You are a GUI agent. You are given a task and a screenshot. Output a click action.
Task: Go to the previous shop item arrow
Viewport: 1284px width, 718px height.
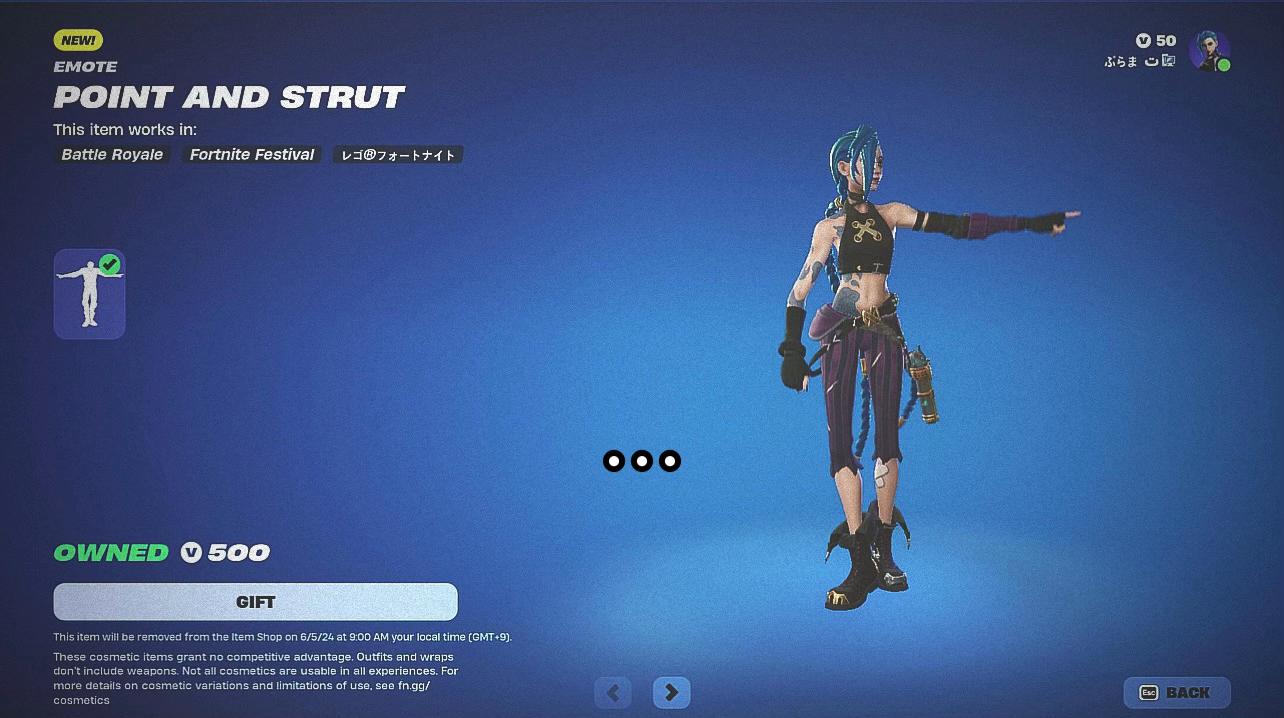coord(613,692)
